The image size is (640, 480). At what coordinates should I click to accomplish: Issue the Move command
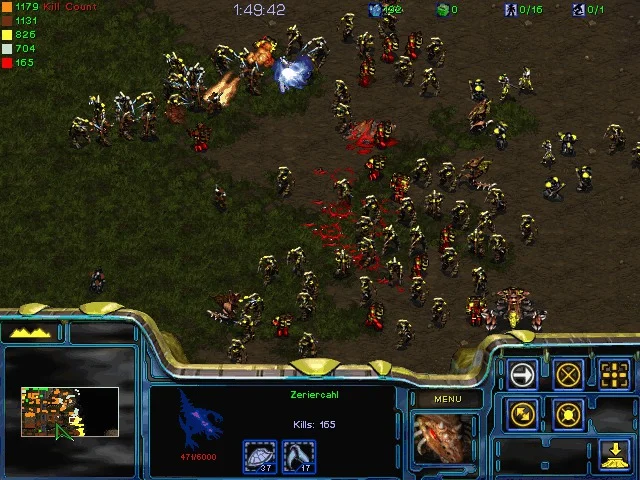coord(523,374)
